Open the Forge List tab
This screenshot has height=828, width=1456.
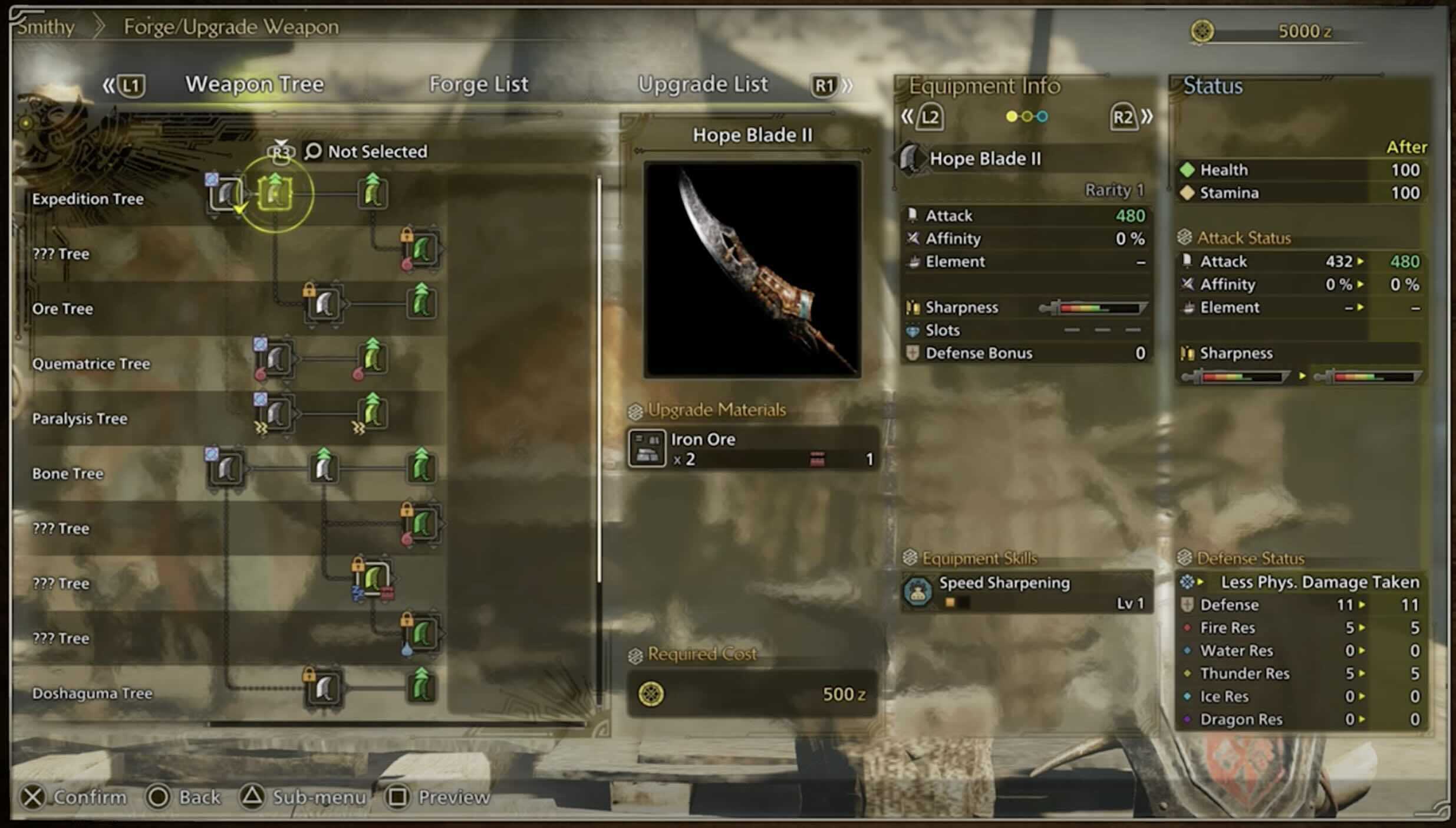[478, 84]
